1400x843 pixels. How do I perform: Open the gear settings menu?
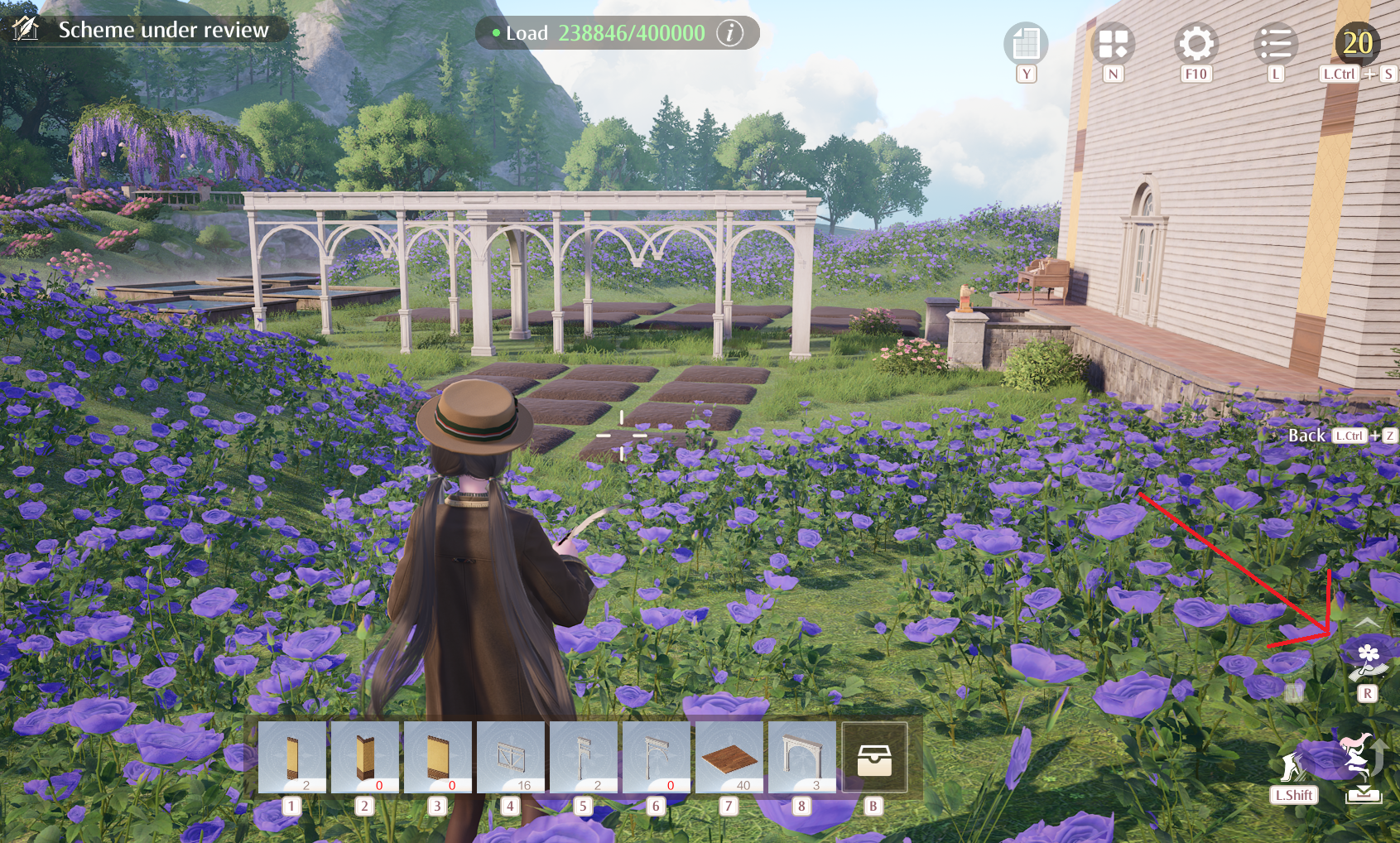point(1196,43)
